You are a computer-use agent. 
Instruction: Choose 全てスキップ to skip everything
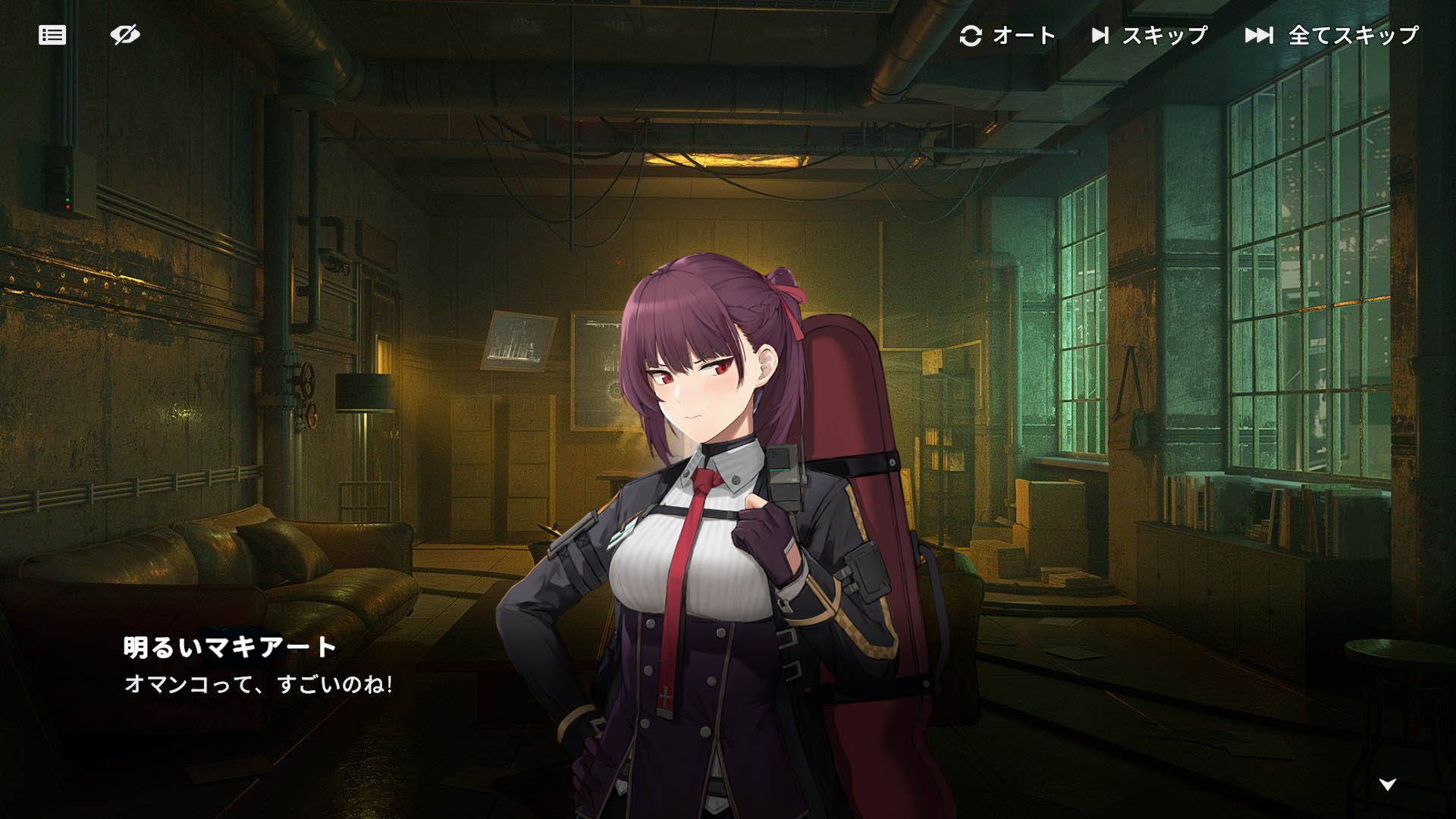pyautogui.click(x=1332, y=36)
